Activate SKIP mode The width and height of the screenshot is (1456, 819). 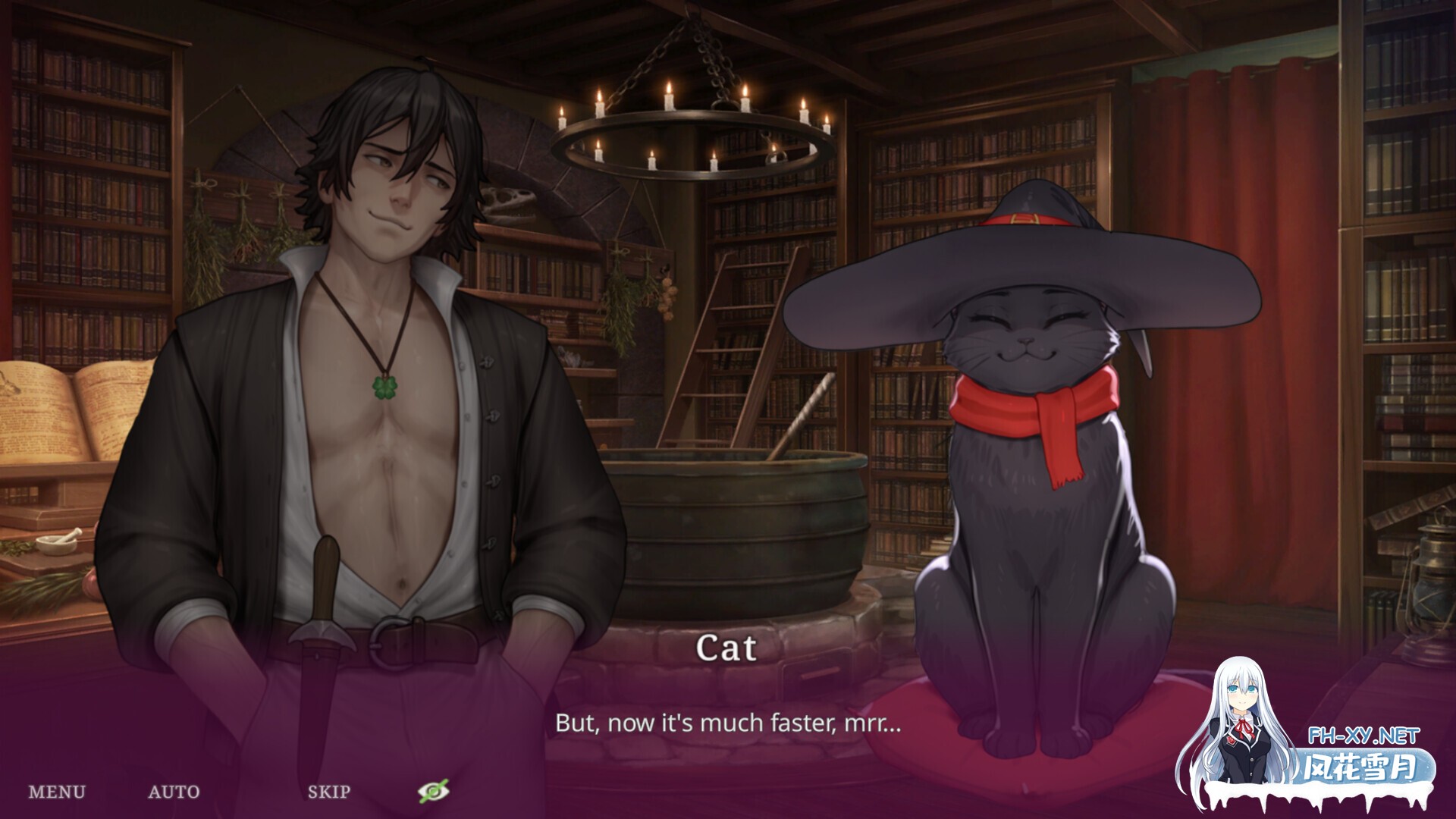[x=329, y=791]
